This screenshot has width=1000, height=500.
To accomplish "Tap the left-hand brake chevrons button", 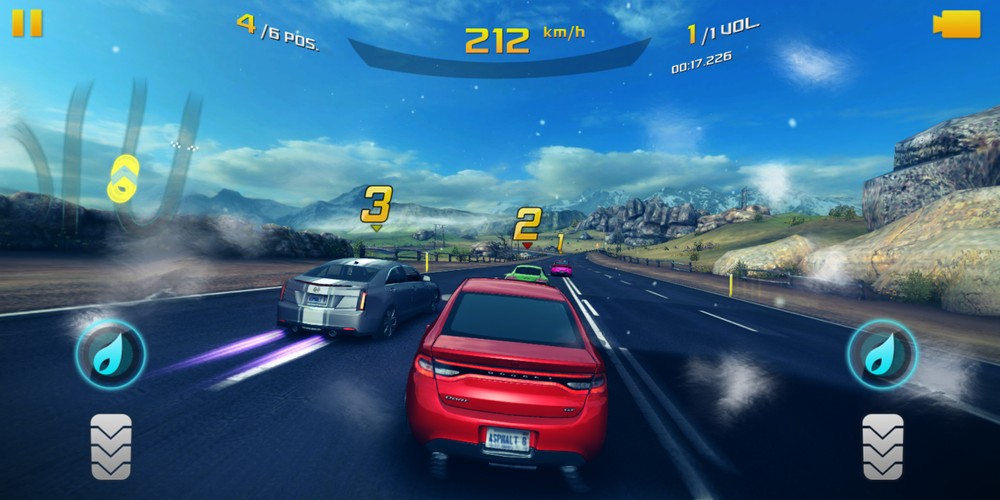I will tap(111, 446).
